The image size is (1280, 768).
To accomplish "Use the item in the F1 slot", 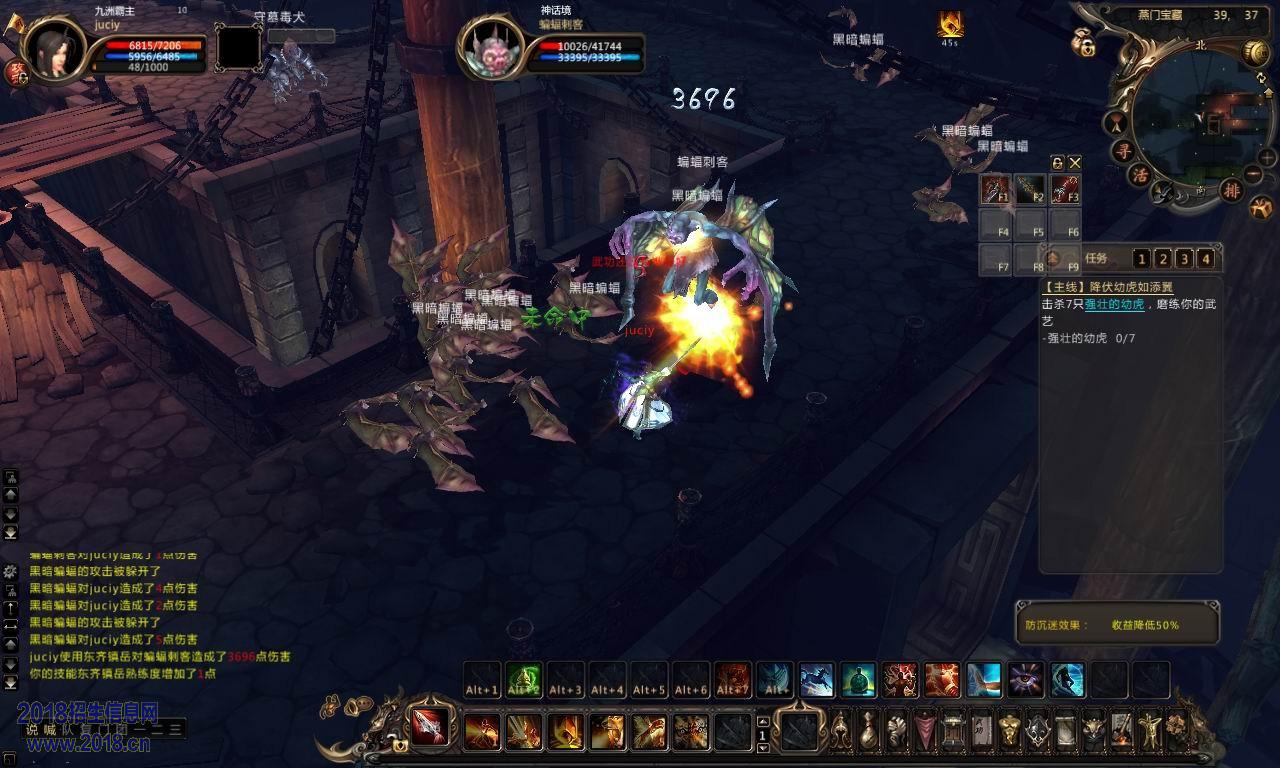I will (x=995, y=189).
